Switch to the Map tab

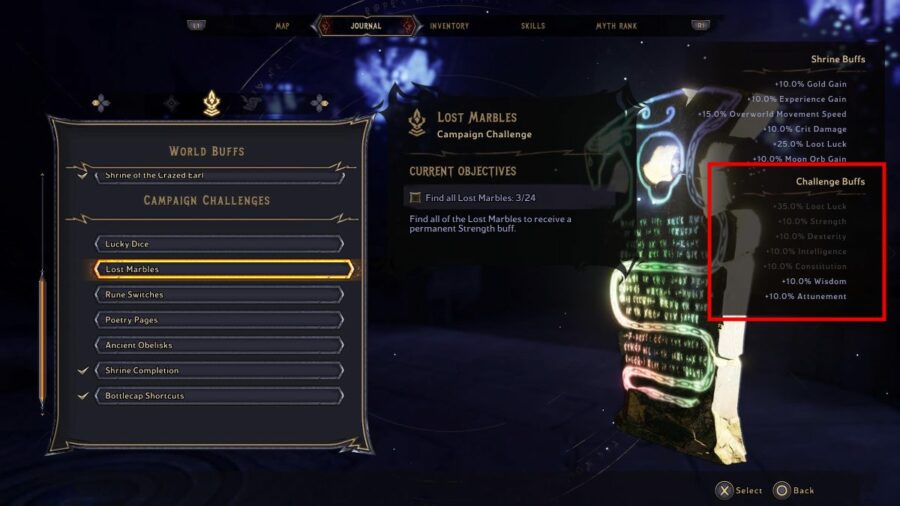pos(282,26)
